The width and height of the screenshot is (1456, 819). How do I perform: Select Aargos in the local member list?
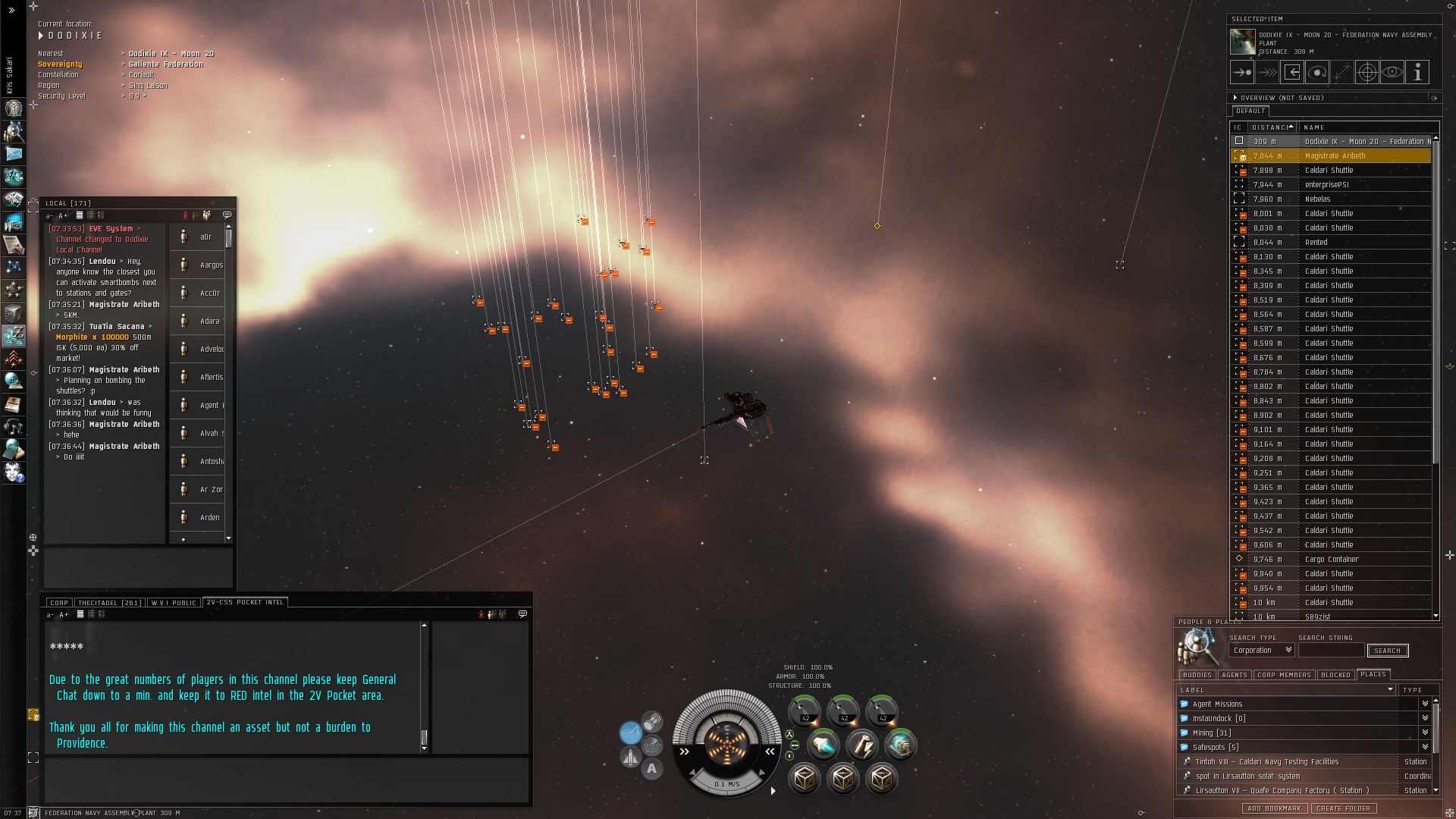click(211, 265)
